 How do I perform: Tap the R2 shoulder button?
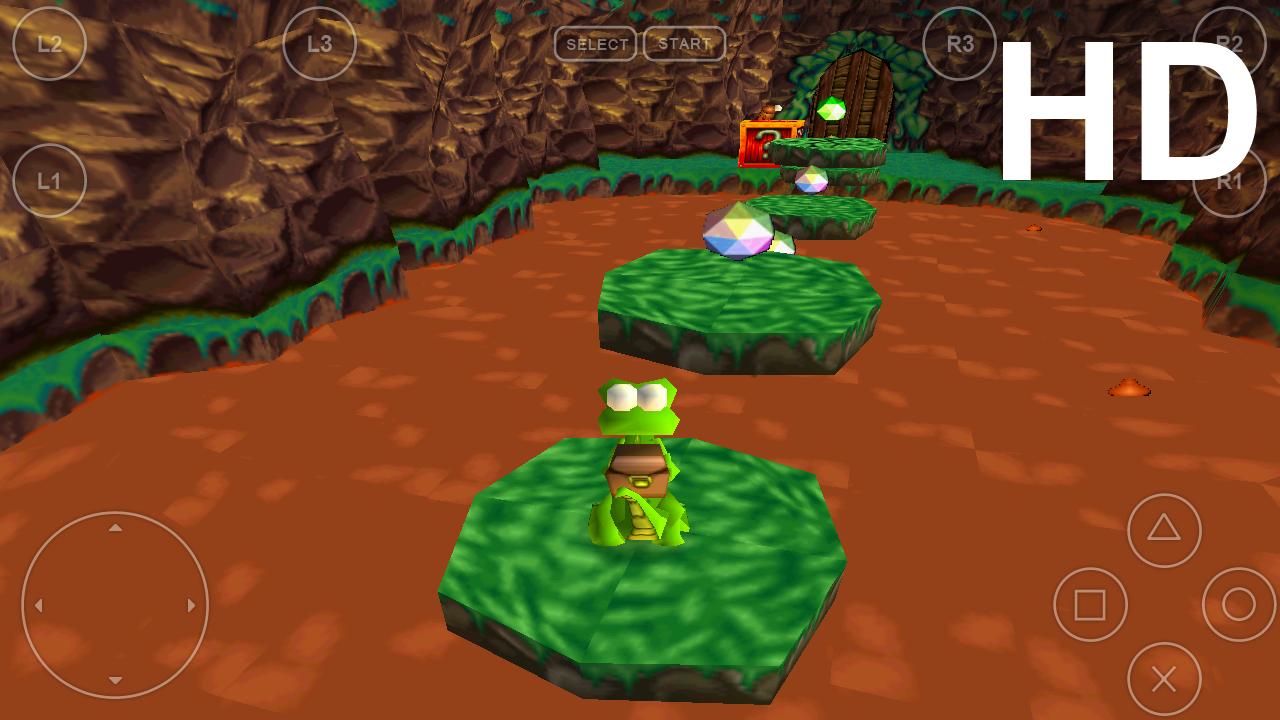point(1229,44)
